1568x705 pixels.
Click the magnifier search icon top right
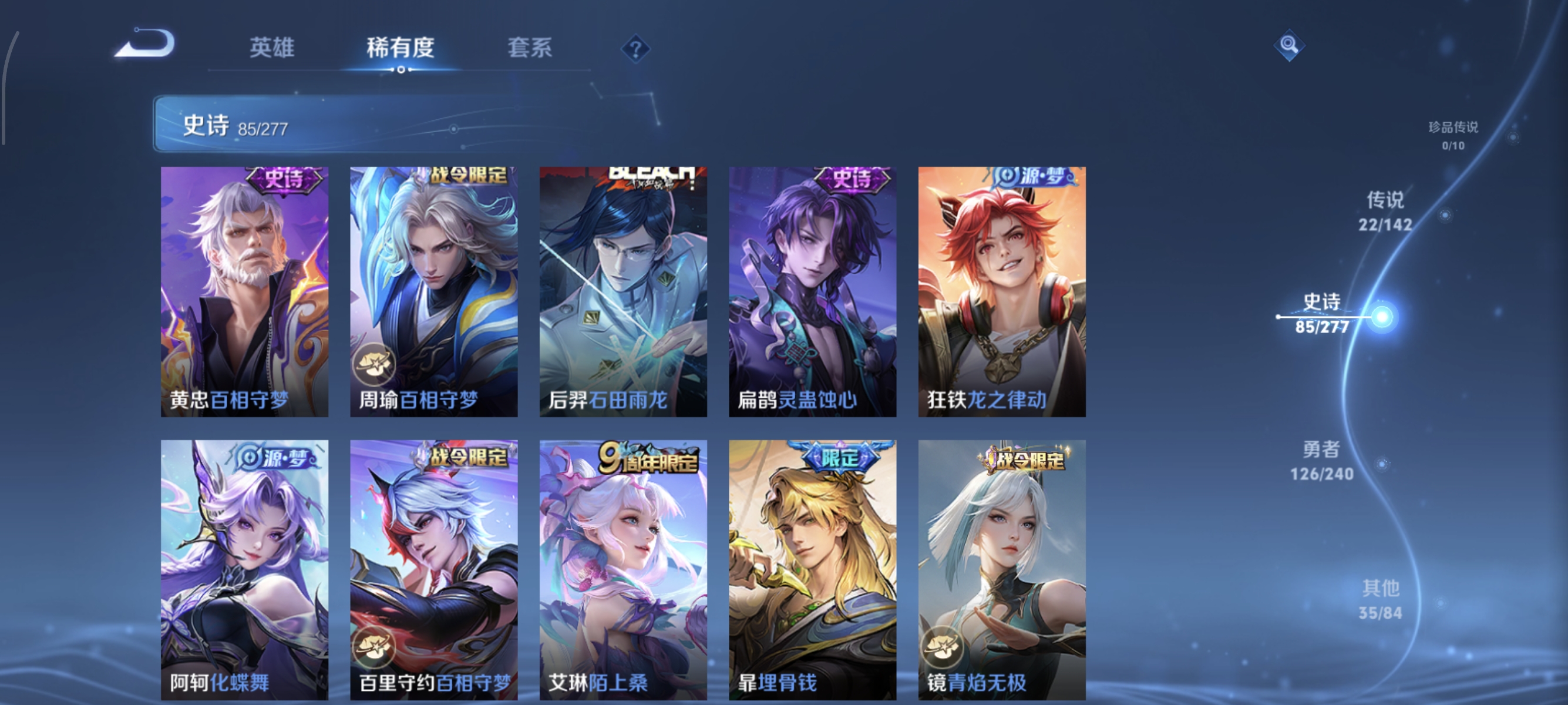click(x=1290, y=45)
